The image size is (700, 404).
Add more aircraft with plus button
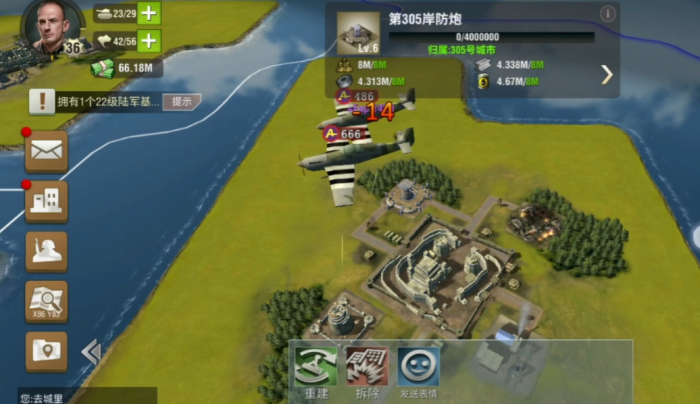[x=148, y=41]
